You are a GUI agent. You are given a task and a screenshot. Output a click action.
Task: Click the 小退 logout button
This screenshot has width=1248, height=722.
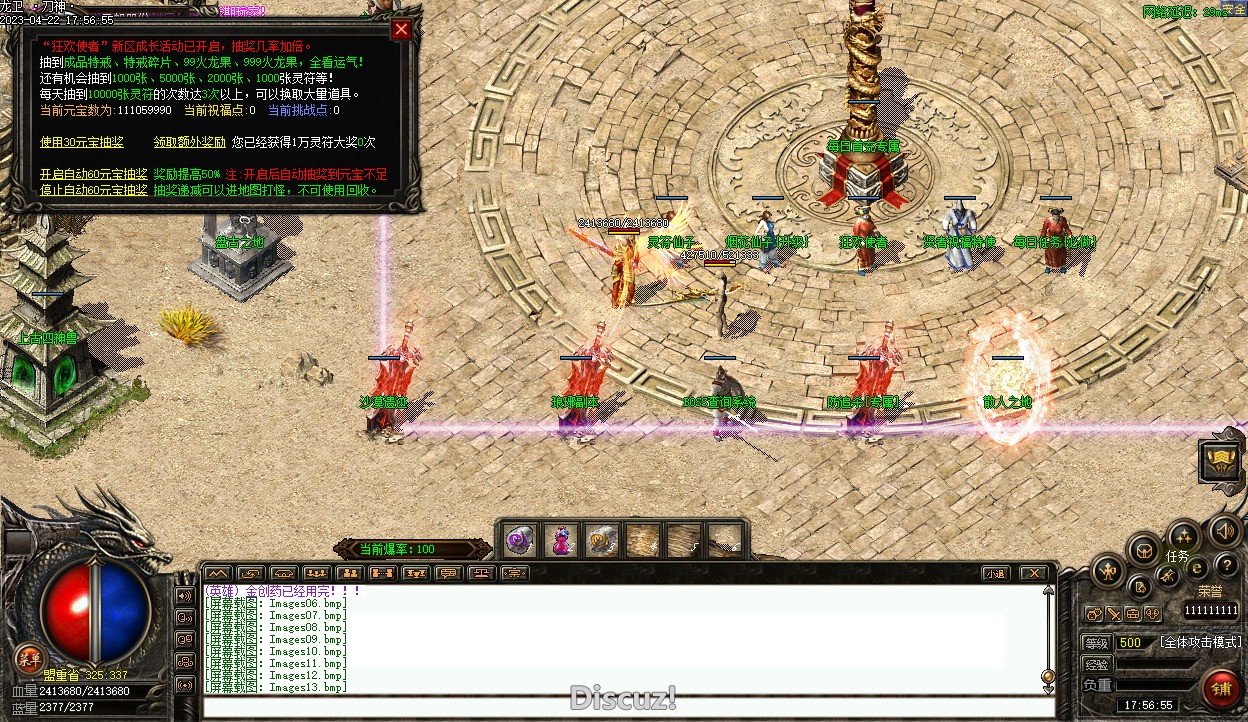click(994, 574)
